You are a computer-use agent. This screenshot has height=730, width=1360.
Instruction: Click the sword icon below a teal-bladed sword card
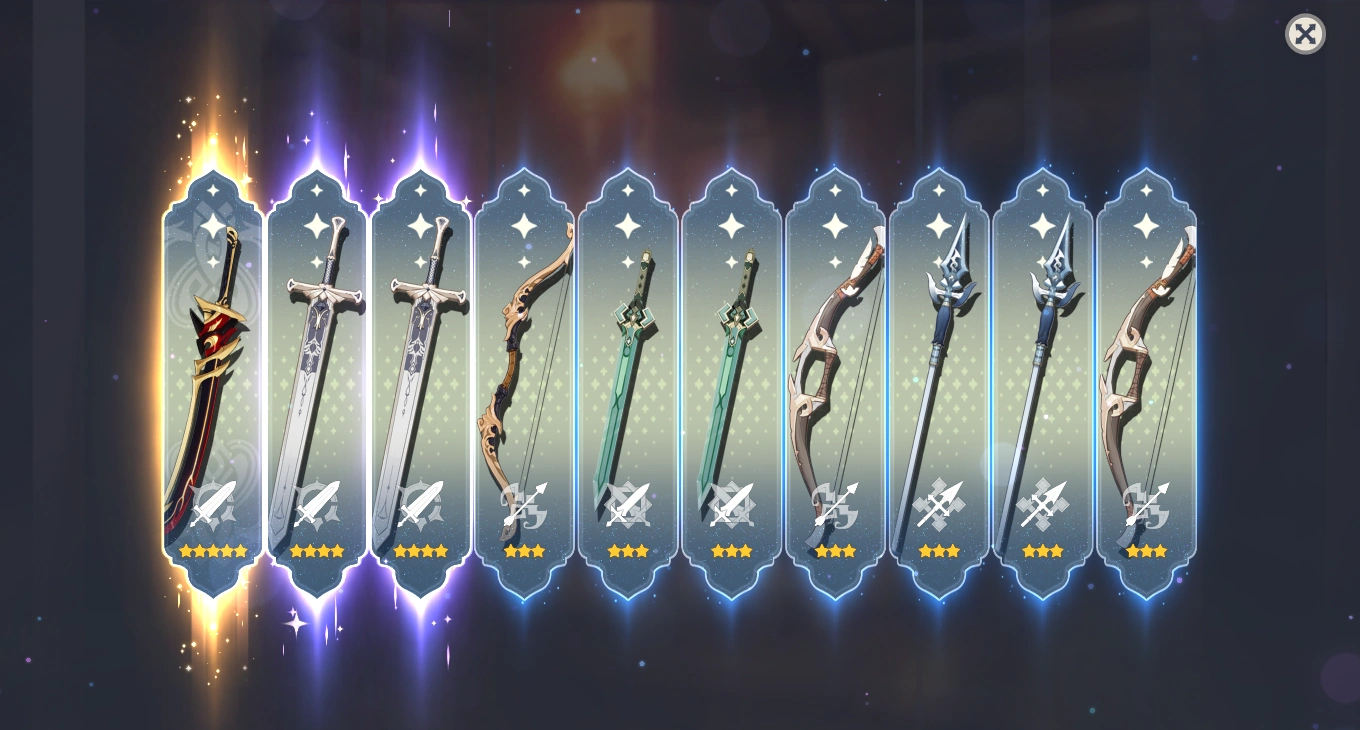pos(628,505)
